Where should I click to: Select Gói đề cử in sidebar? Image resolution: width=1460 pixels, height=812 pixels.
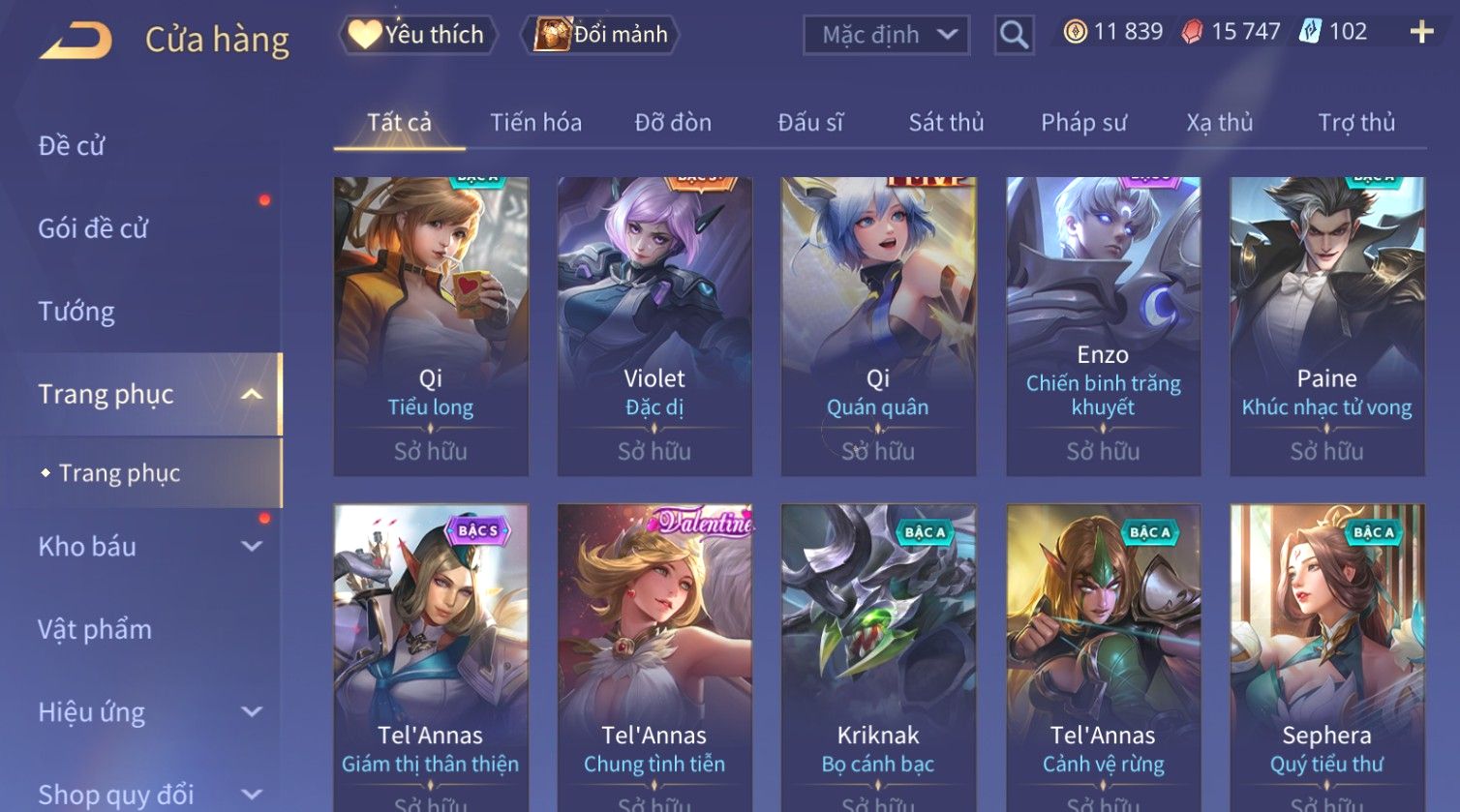point(93,229)
